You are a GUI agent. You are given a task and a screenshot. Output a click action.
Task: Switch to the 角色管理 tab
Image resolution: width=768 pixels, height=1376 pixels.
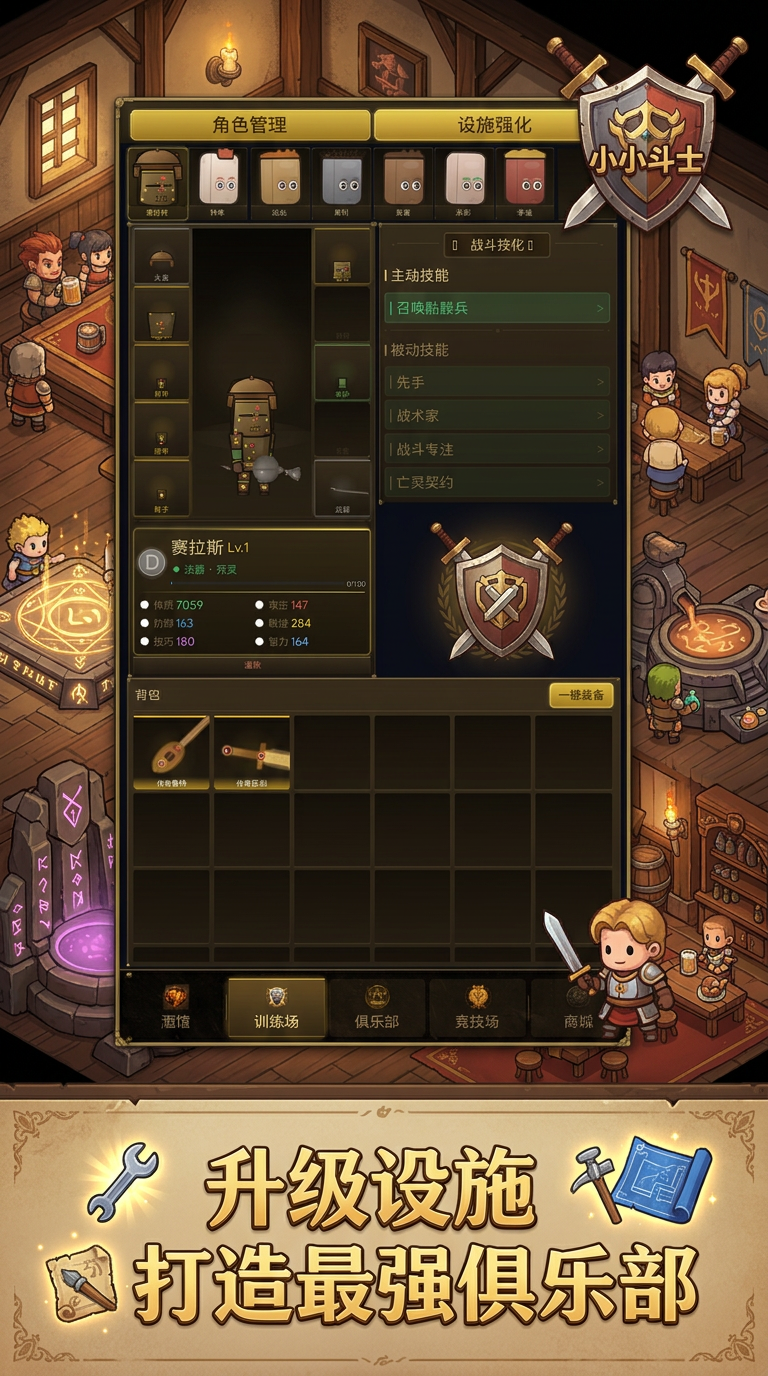(250, 125)
